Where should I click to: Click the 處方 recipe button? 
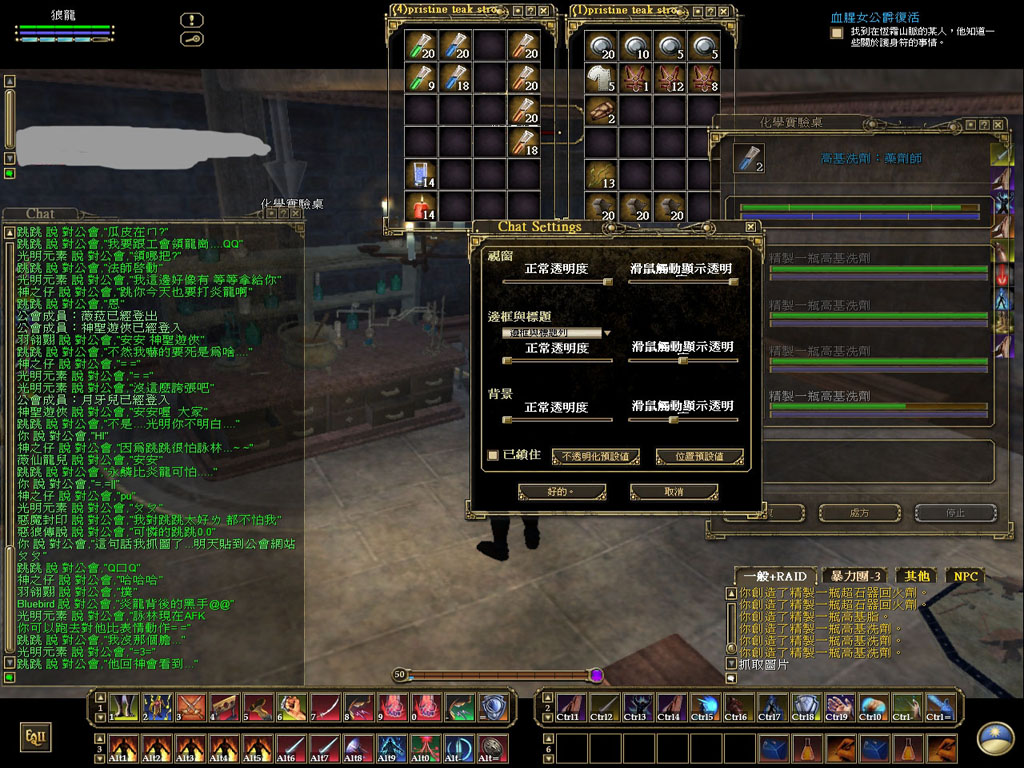tap(859, 513)
